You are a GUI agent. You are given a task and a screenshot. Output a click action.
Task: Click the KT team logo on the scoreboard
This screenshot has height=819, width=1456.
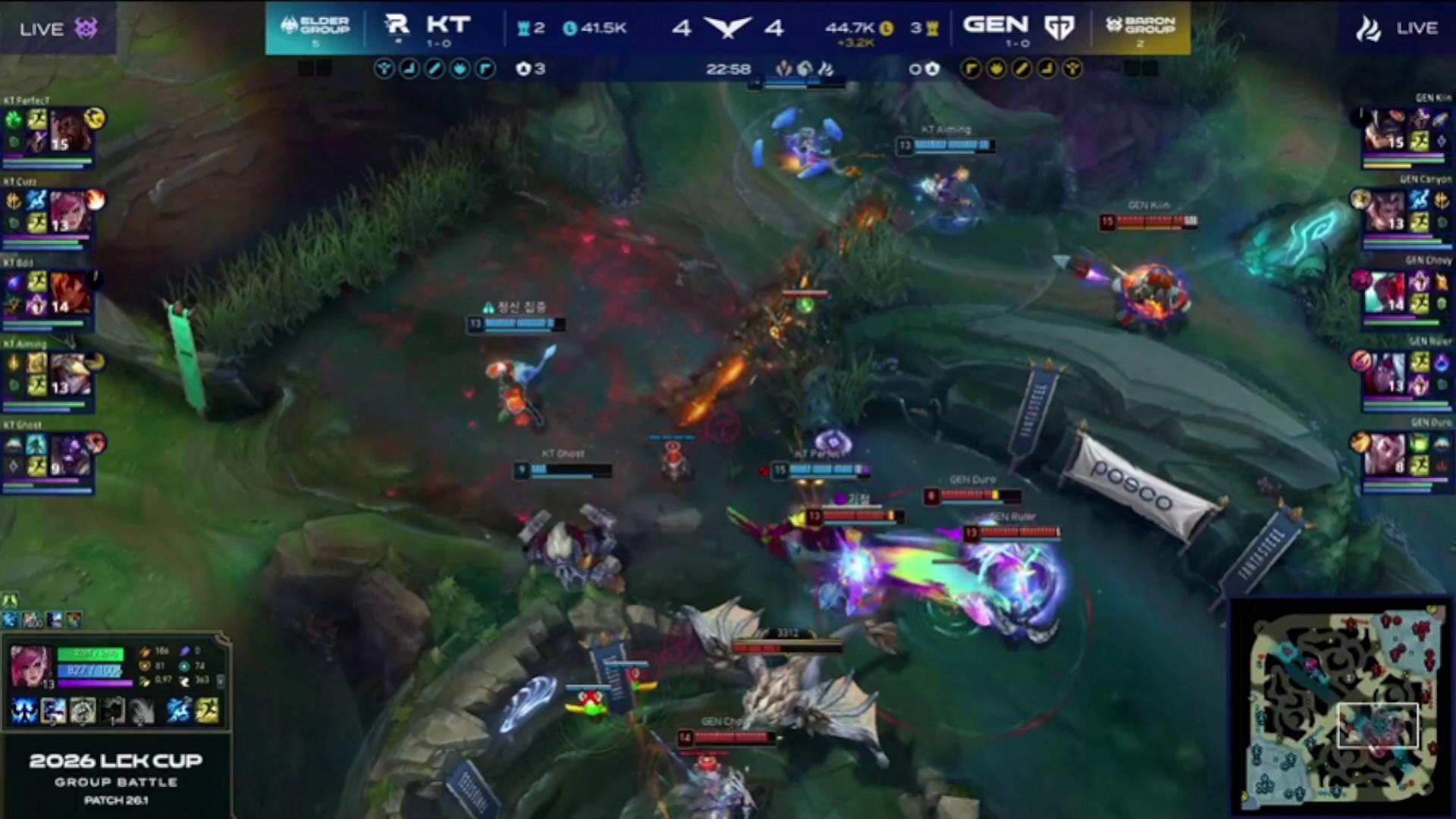[397, 26]
